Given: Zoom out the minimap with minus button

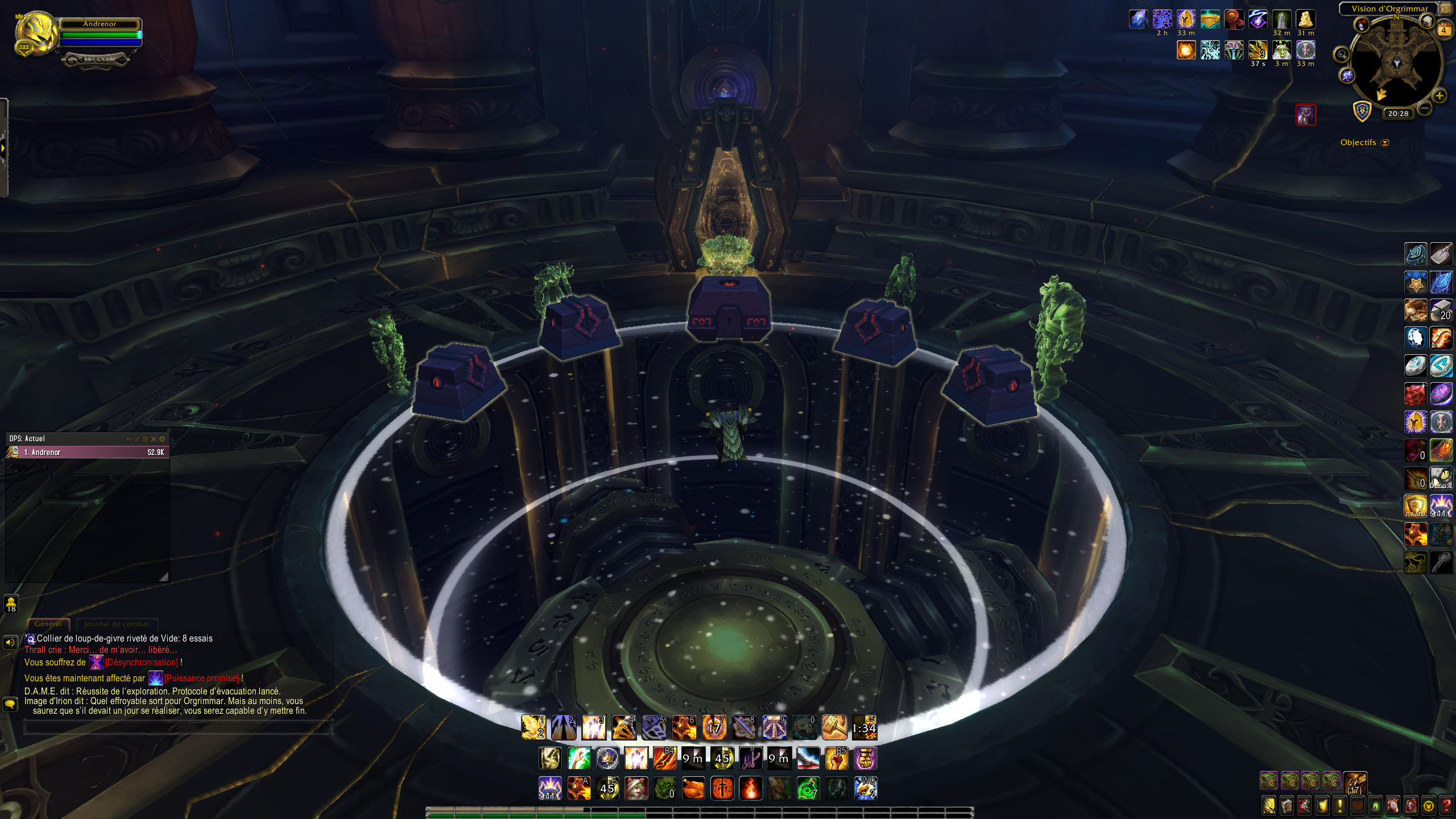Looking at the screenshot, I should pos(1424,107).
